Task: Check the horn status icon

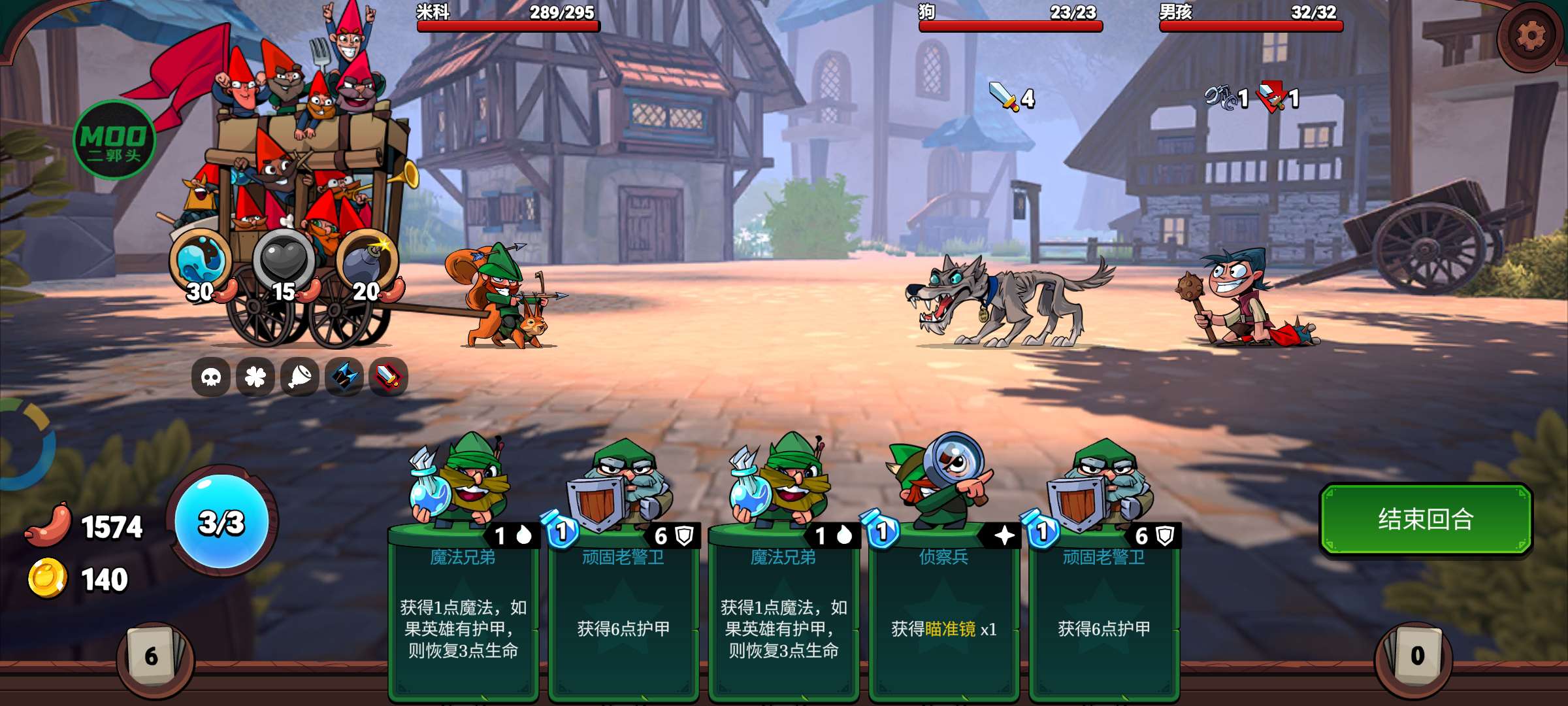Action: 300,377
